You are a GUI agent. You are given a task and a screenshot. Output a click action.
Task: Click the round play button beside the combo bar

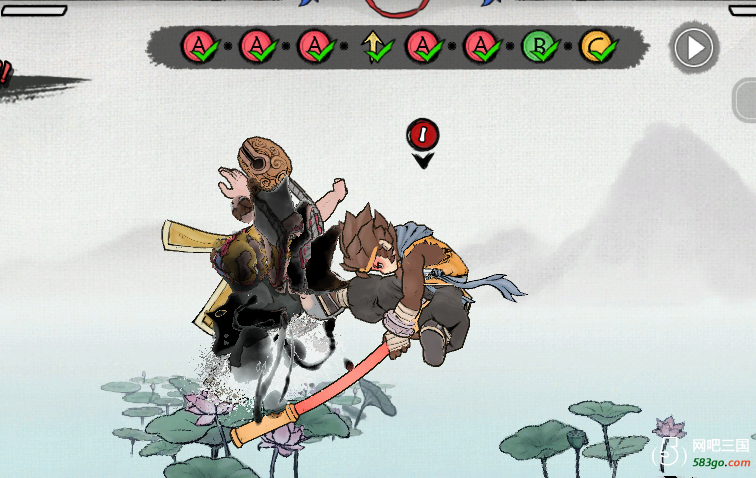pyautogui.click(x=694, y=47)
